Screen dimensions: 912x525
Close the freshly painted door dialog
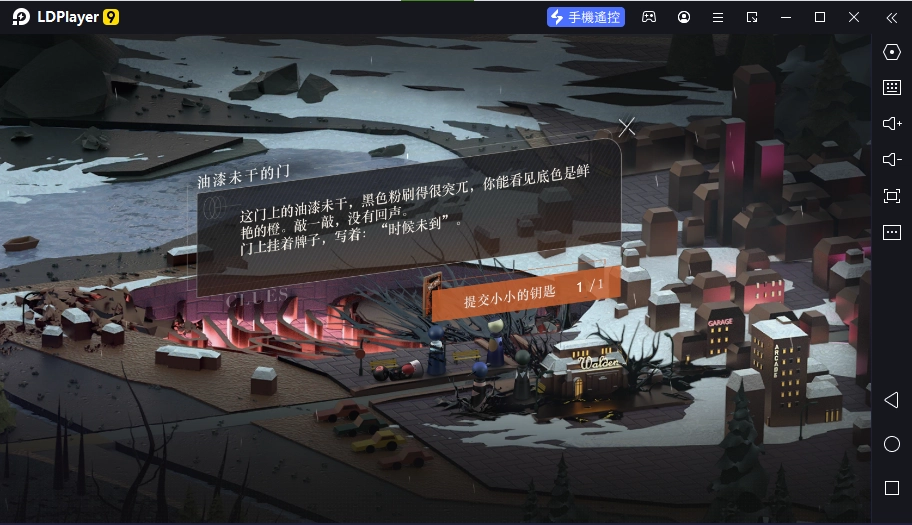626,127
